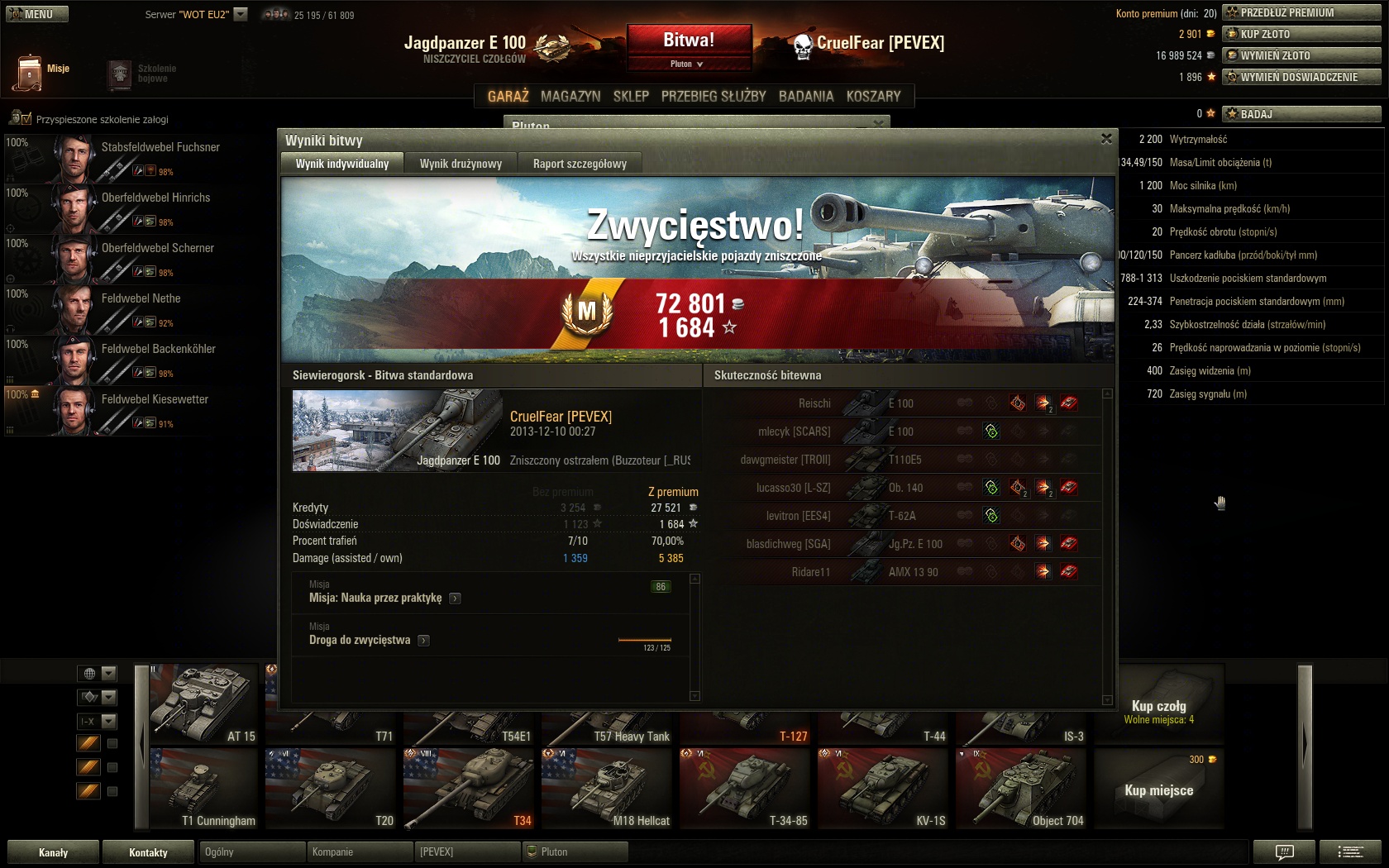Open the MENU button
Viewport: 1389px width, 868px height.
point(37,14)
